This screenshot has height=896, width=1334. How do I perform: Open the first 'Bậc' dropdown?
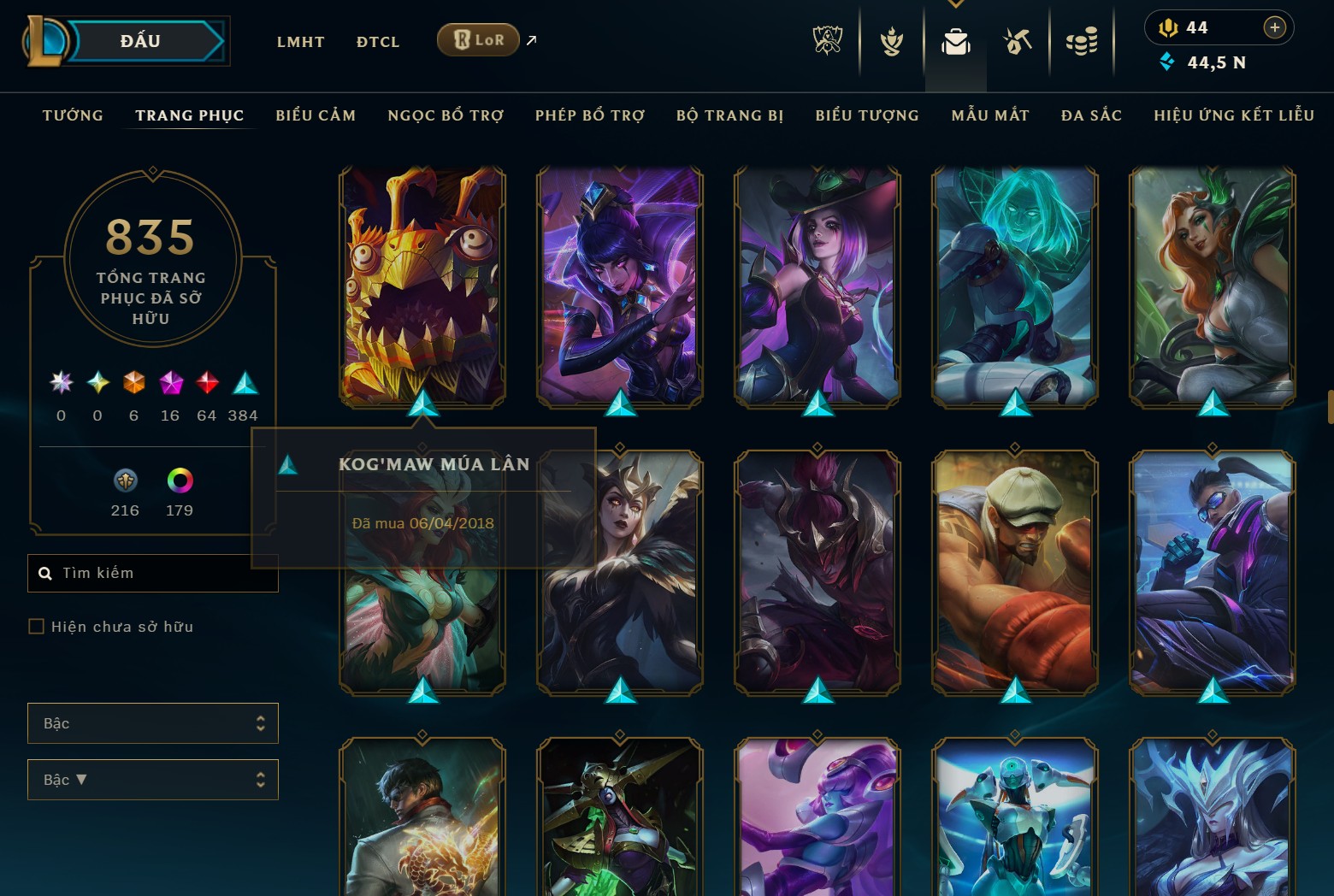pos(152,722)
